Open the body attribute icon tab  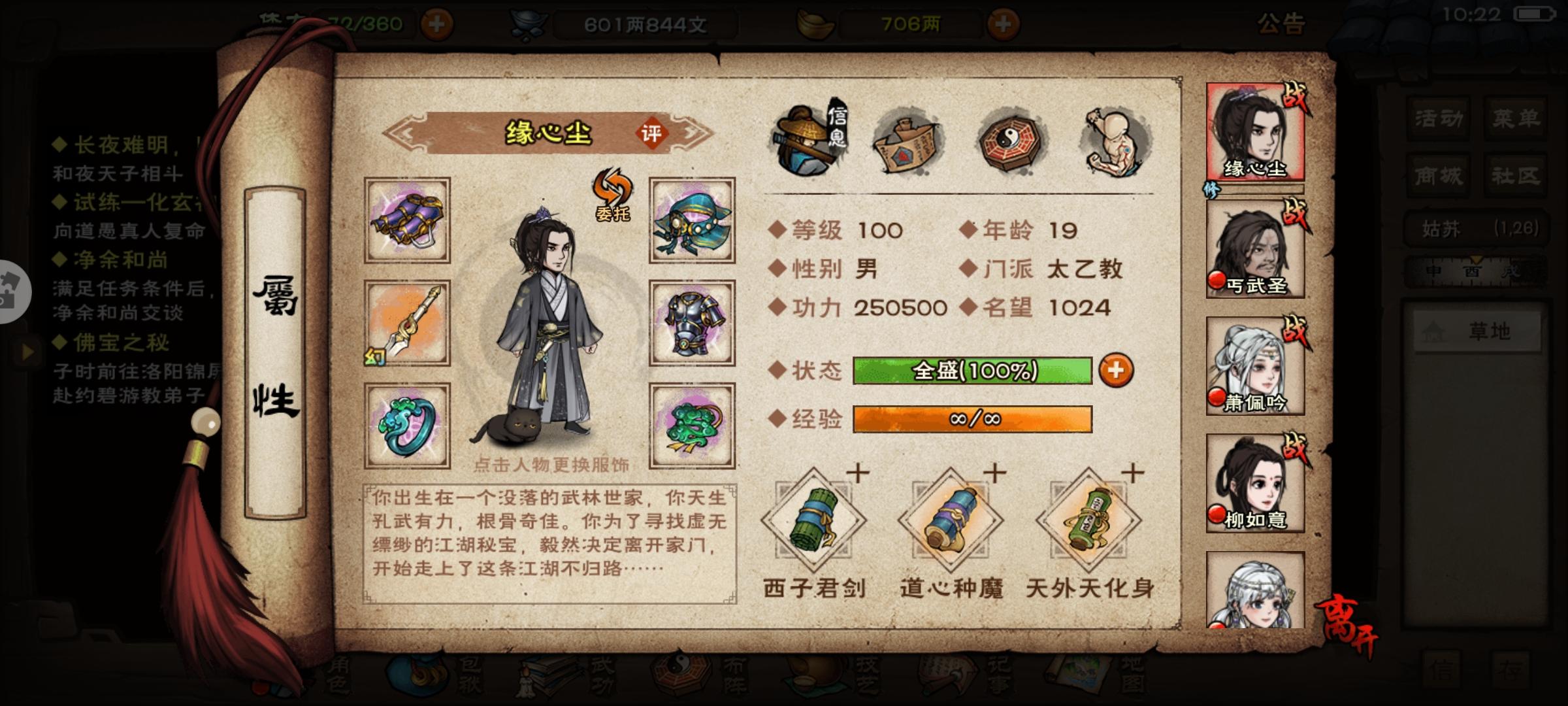tap(1114, 141)
